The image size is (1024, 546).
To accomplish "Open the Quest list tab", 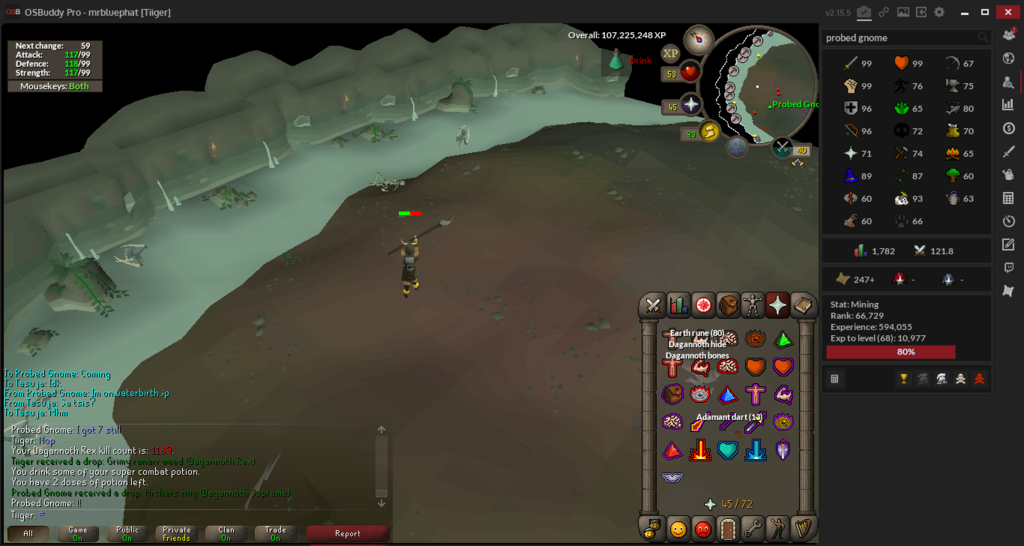I will coord(703,305).
